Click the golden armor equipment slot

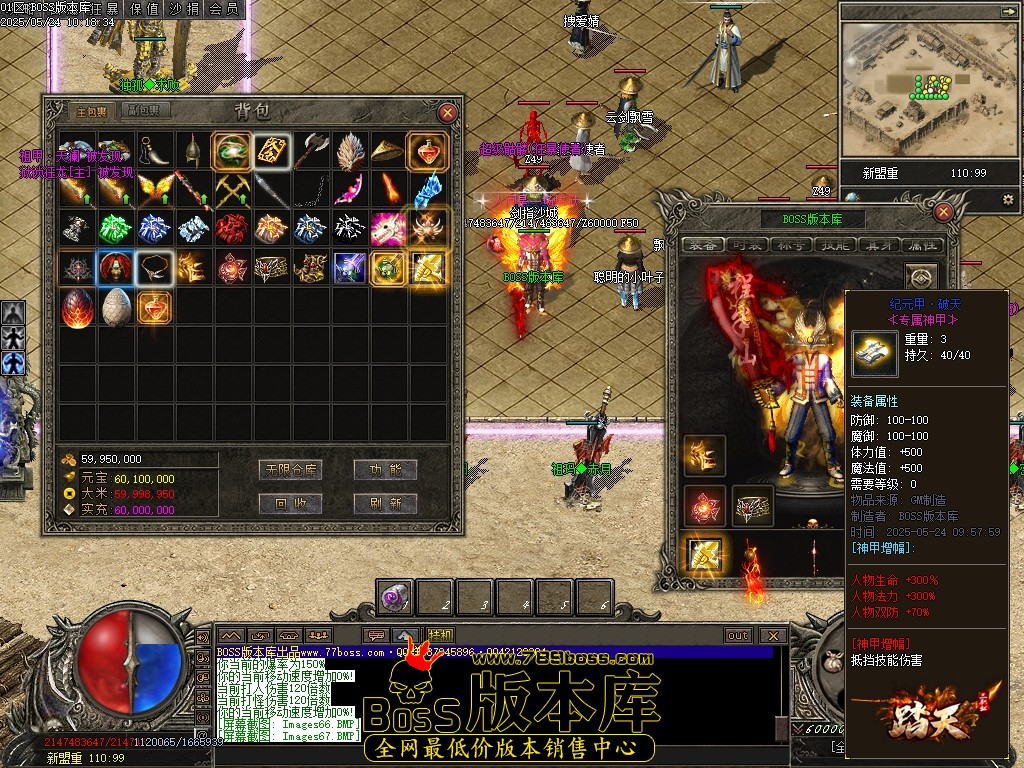tap(704, 552)
